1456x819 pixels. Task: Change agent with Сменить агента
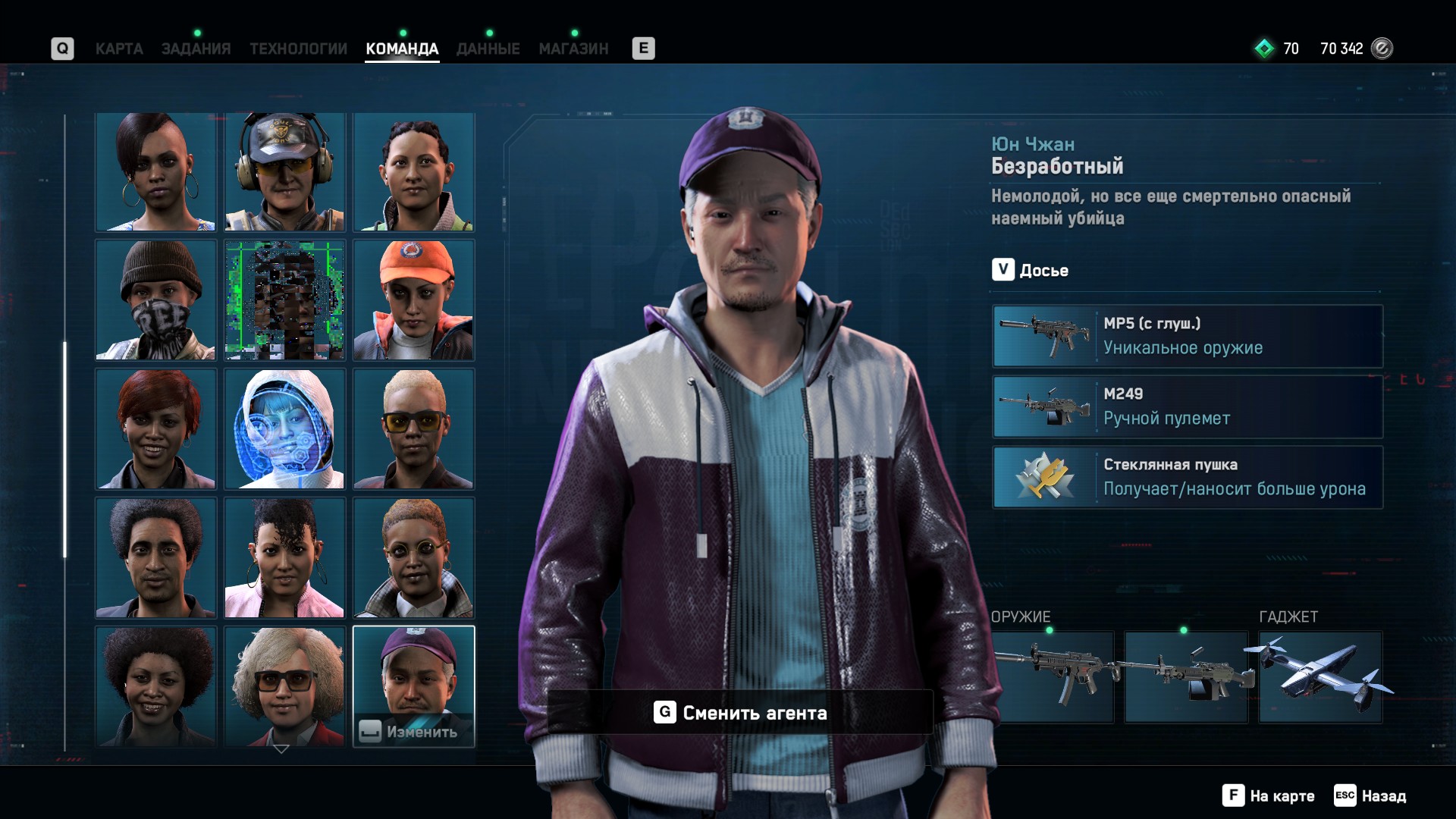740,713
